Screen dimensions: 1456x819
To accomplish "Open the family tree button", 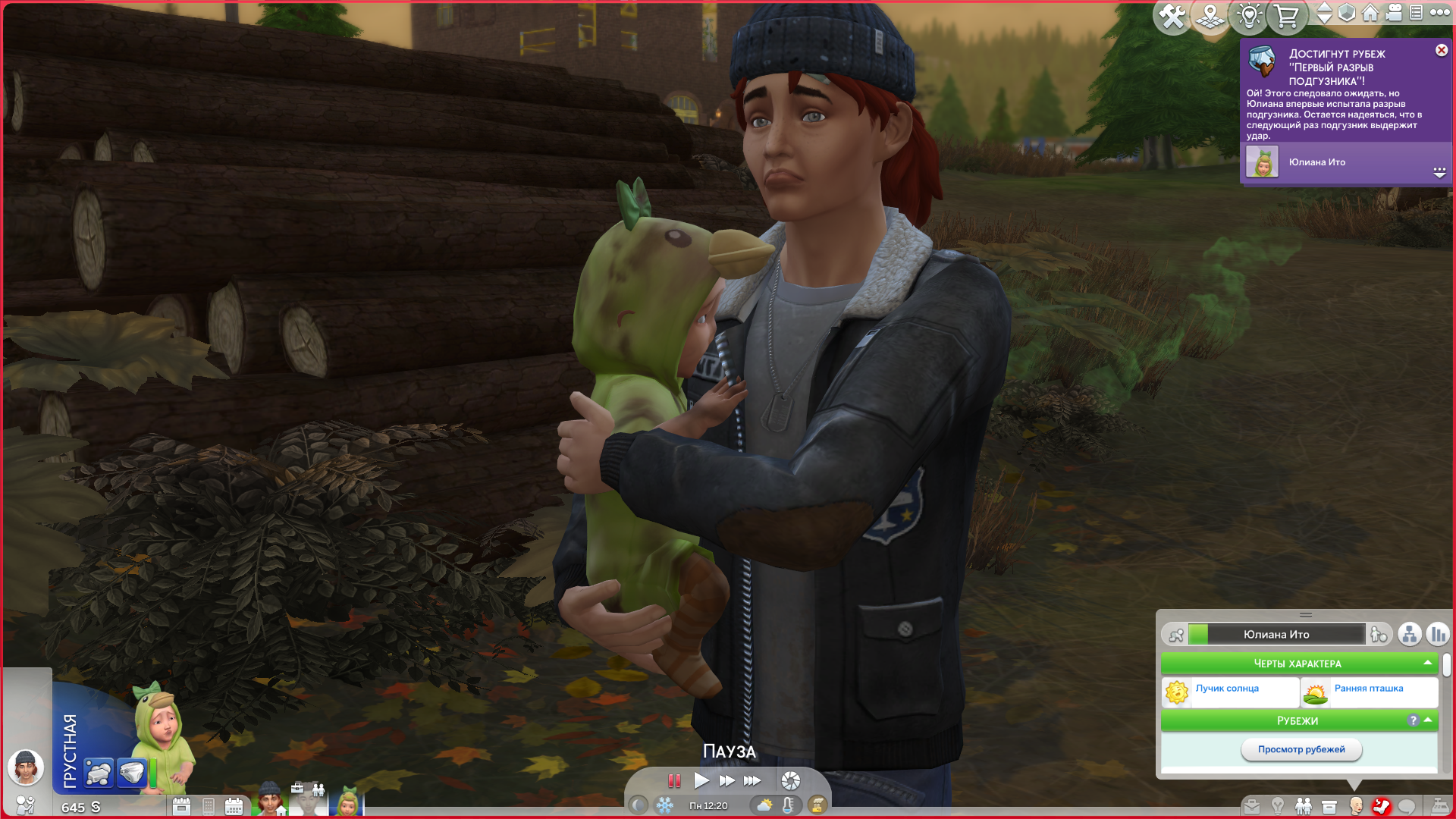I will click(1409, 634).
